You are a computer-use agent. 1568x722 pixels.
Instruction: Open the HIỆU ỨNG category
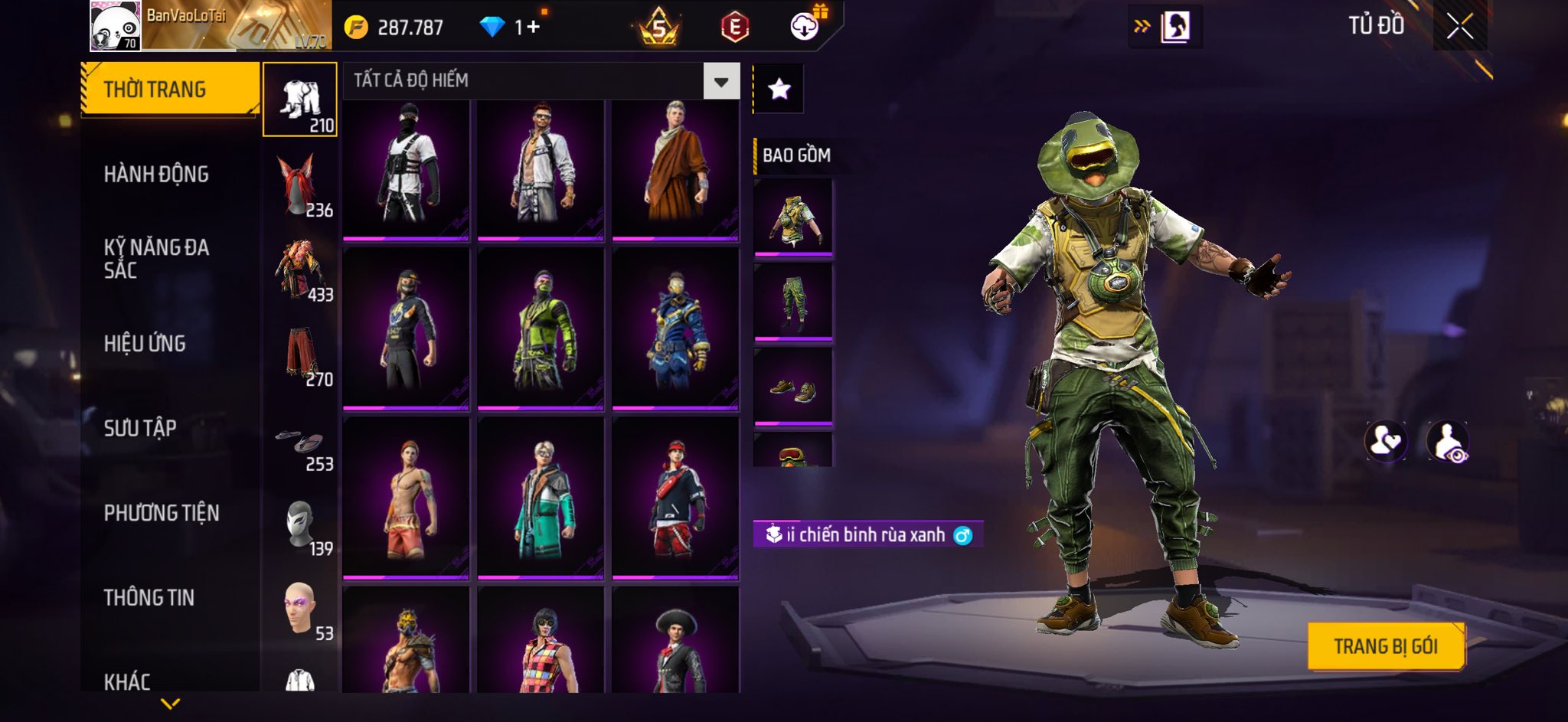(x=145, y=344)
